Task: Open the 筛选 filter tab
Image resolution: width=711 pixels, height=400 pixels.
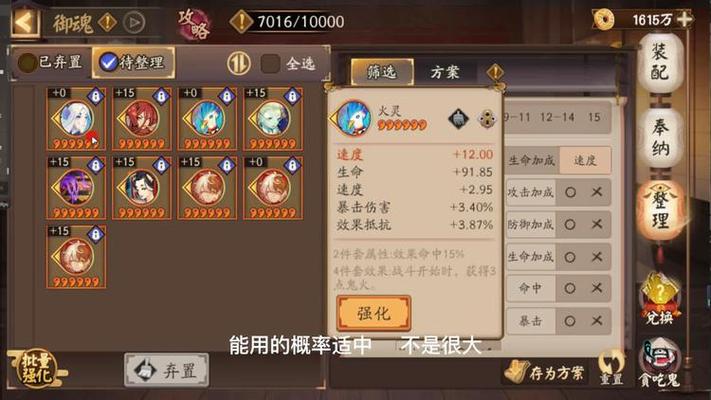Action: [x=376, y=72]
